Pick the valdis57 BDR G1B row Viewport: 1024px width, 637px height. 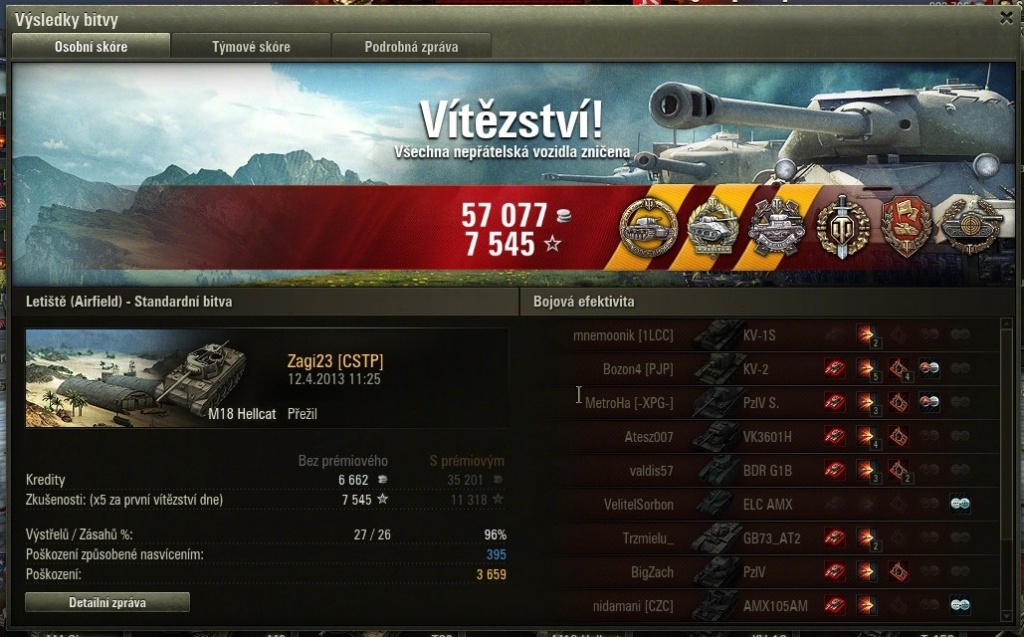[x=760, y=470]
